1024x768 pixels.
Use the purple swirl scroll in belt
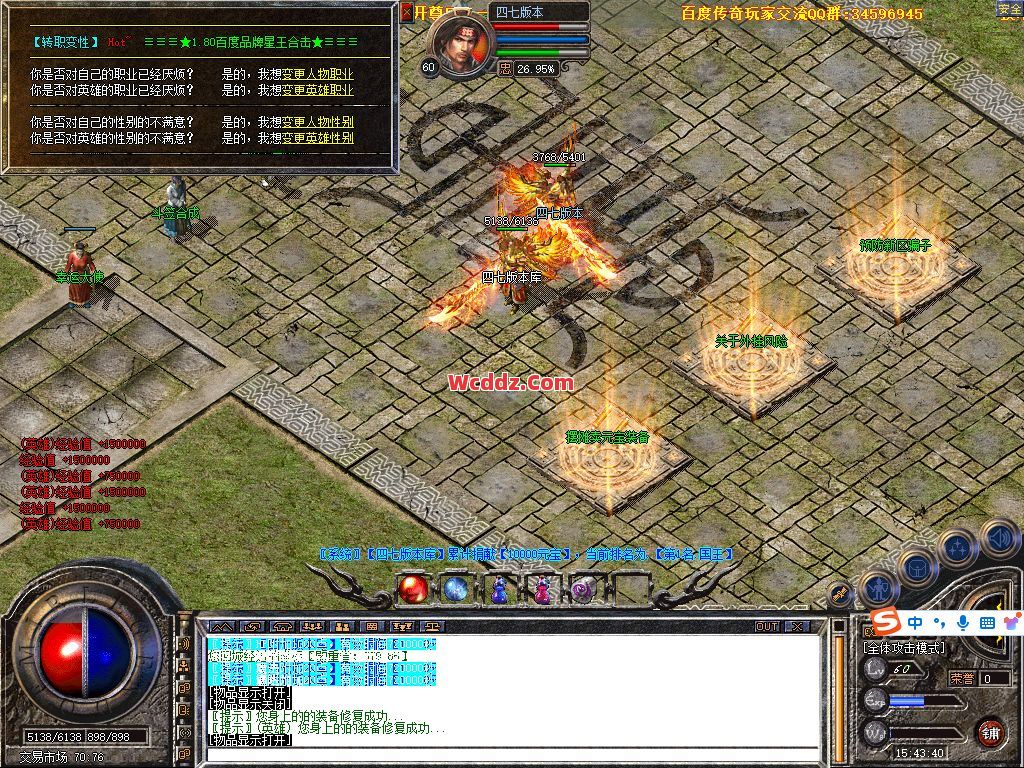(x=584, y=591)
